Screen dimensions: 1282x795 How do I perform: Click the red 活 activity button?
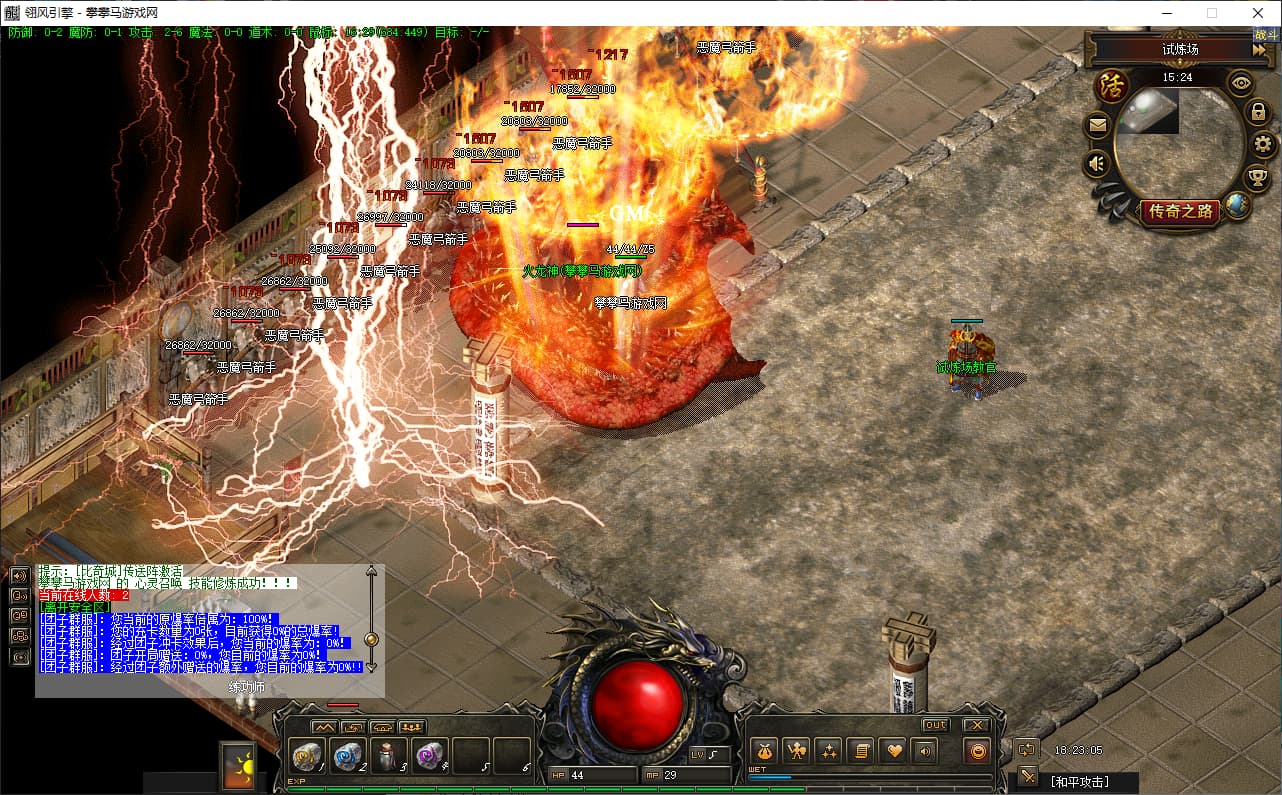coord(1112,85)
